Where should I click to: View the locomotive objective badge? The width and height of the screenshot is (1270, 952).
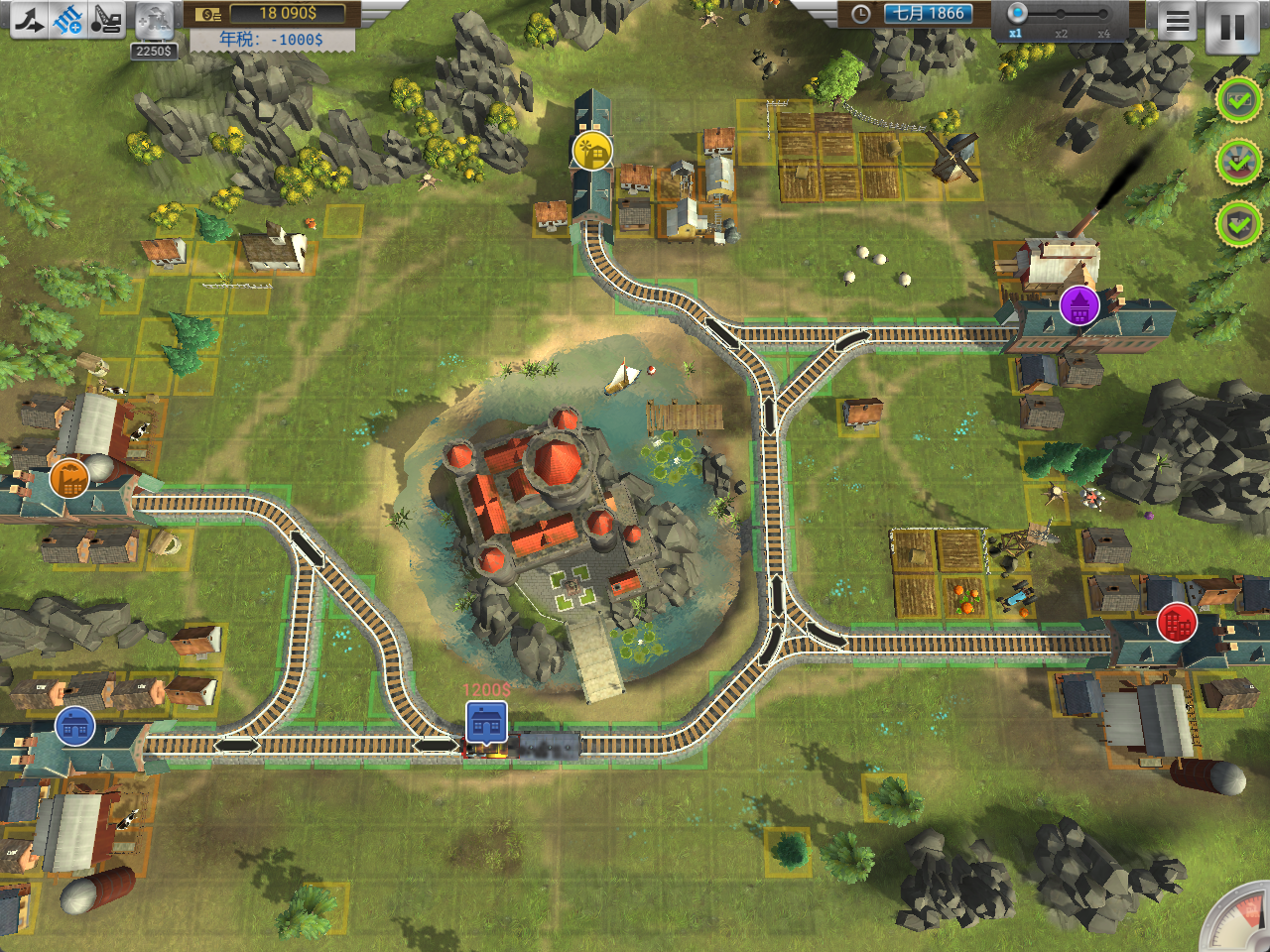[x=1238, y=162]
